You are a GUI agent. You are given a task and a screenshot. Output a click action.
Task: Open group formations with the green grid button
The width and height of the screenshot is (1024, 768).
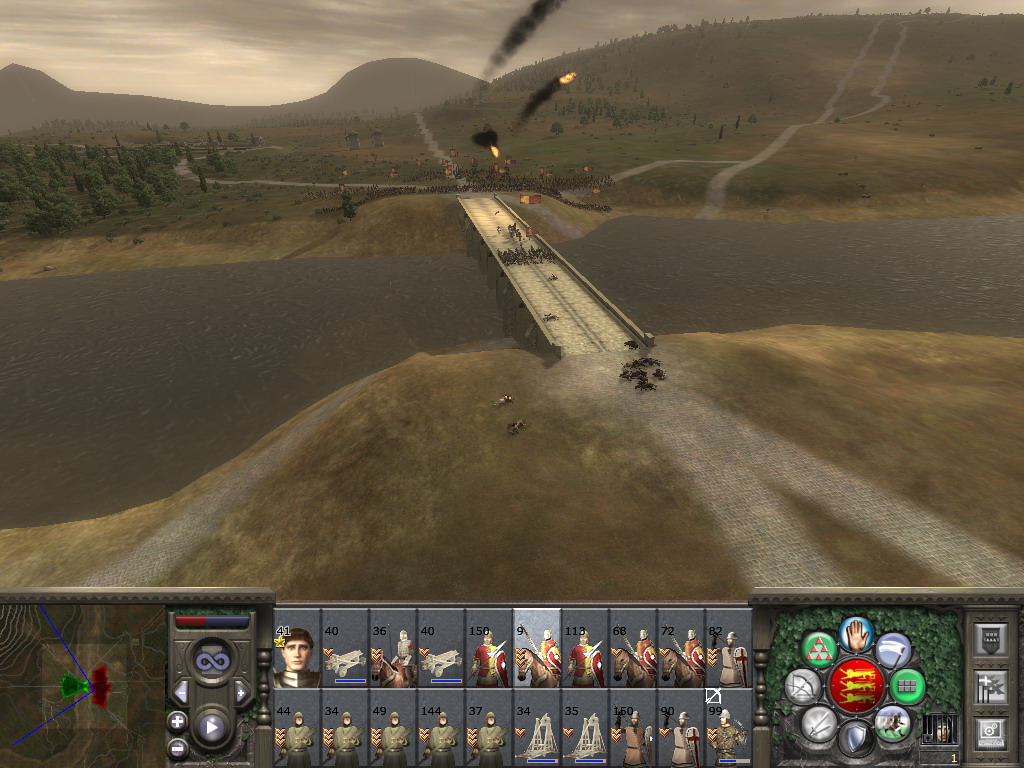point(907,686)
